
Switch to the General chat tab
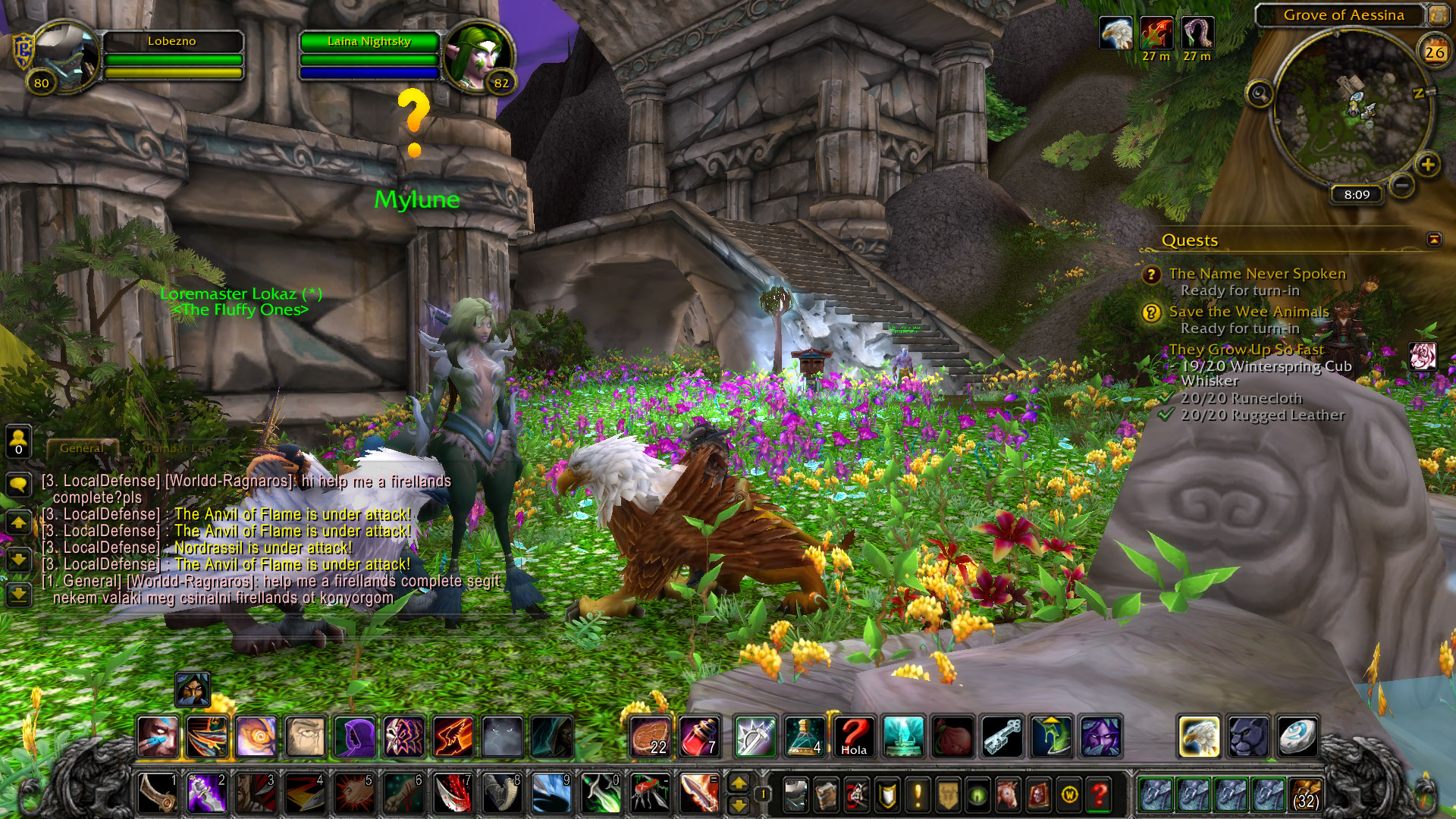[x=82, y=448]
